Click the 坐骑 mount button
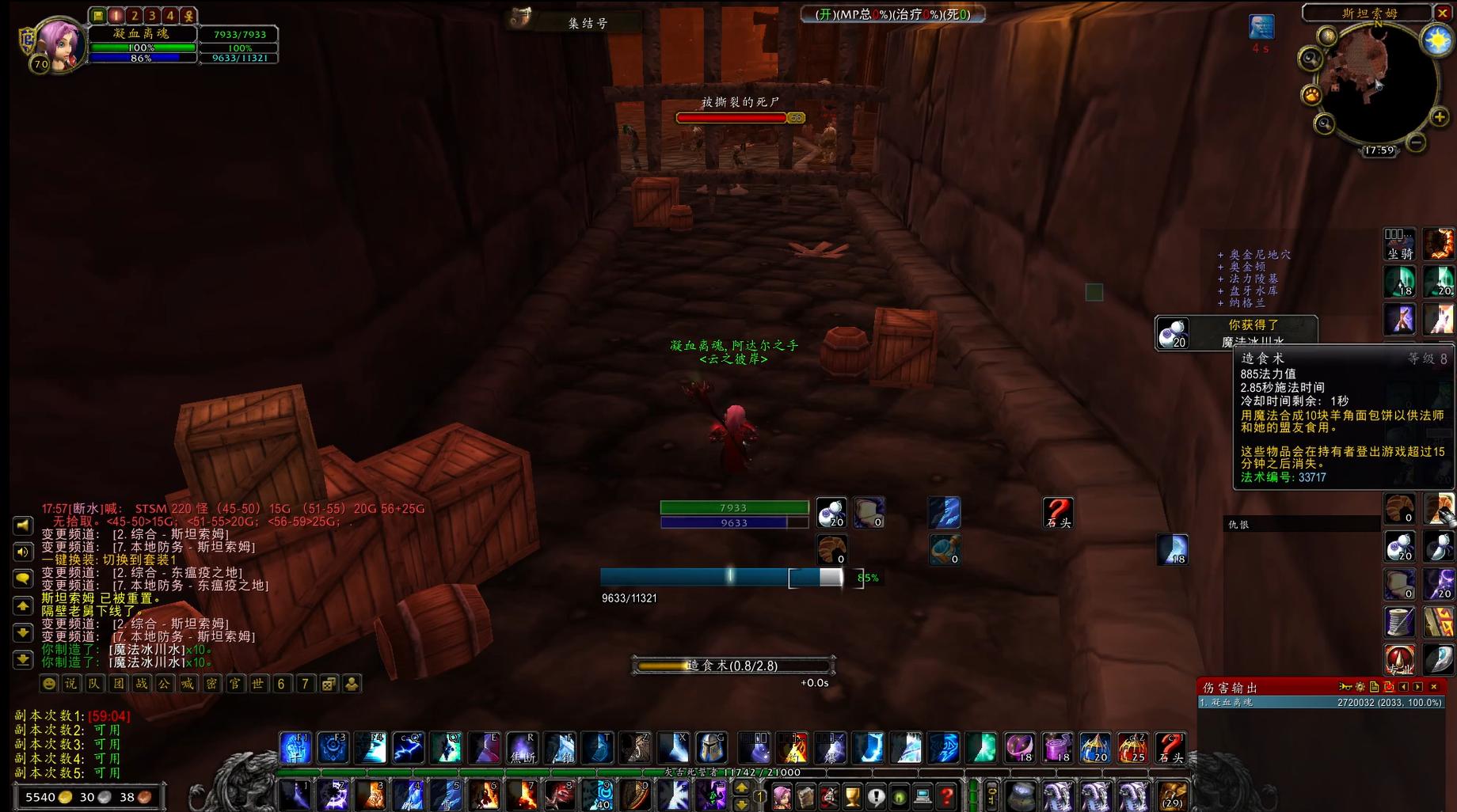The width and height of the screenshot is (1457, 812). click(1399, 244)
